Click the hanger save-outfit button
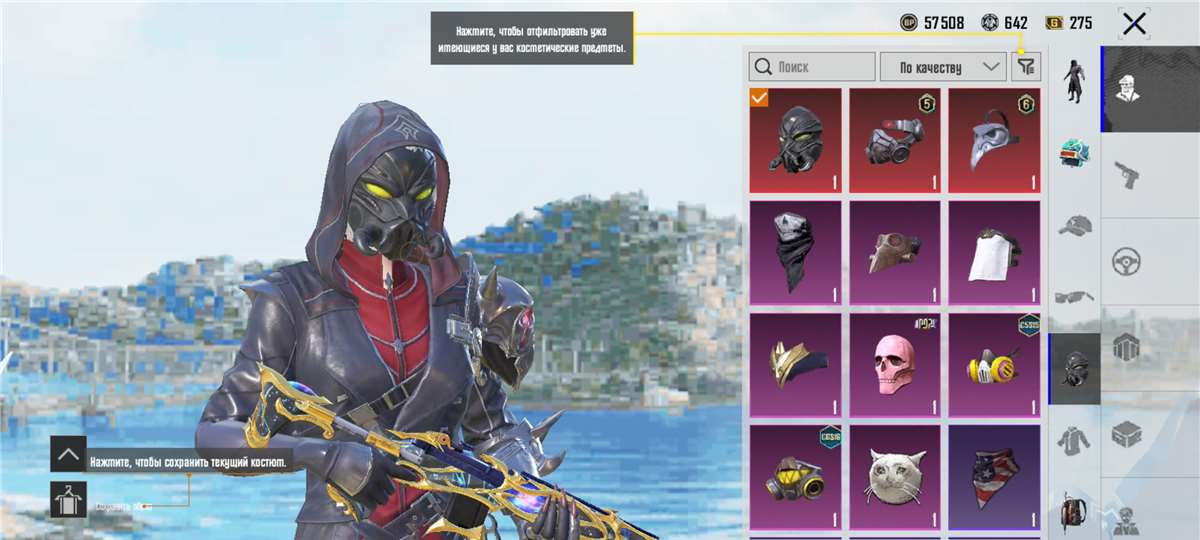 pos(68,499)
